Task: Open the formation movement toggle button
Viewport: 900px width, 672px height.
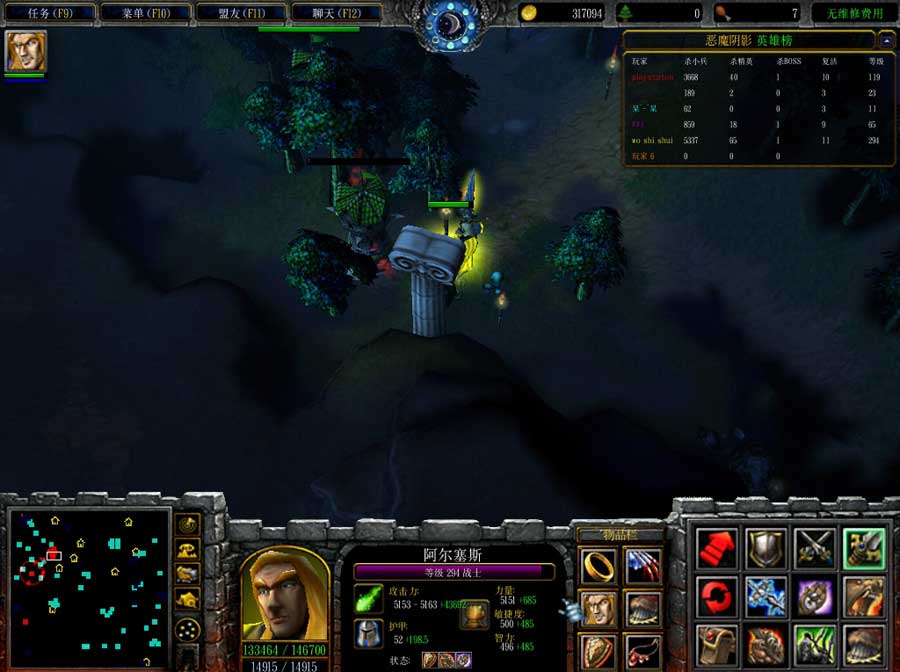Action: (x=187, y=629)
